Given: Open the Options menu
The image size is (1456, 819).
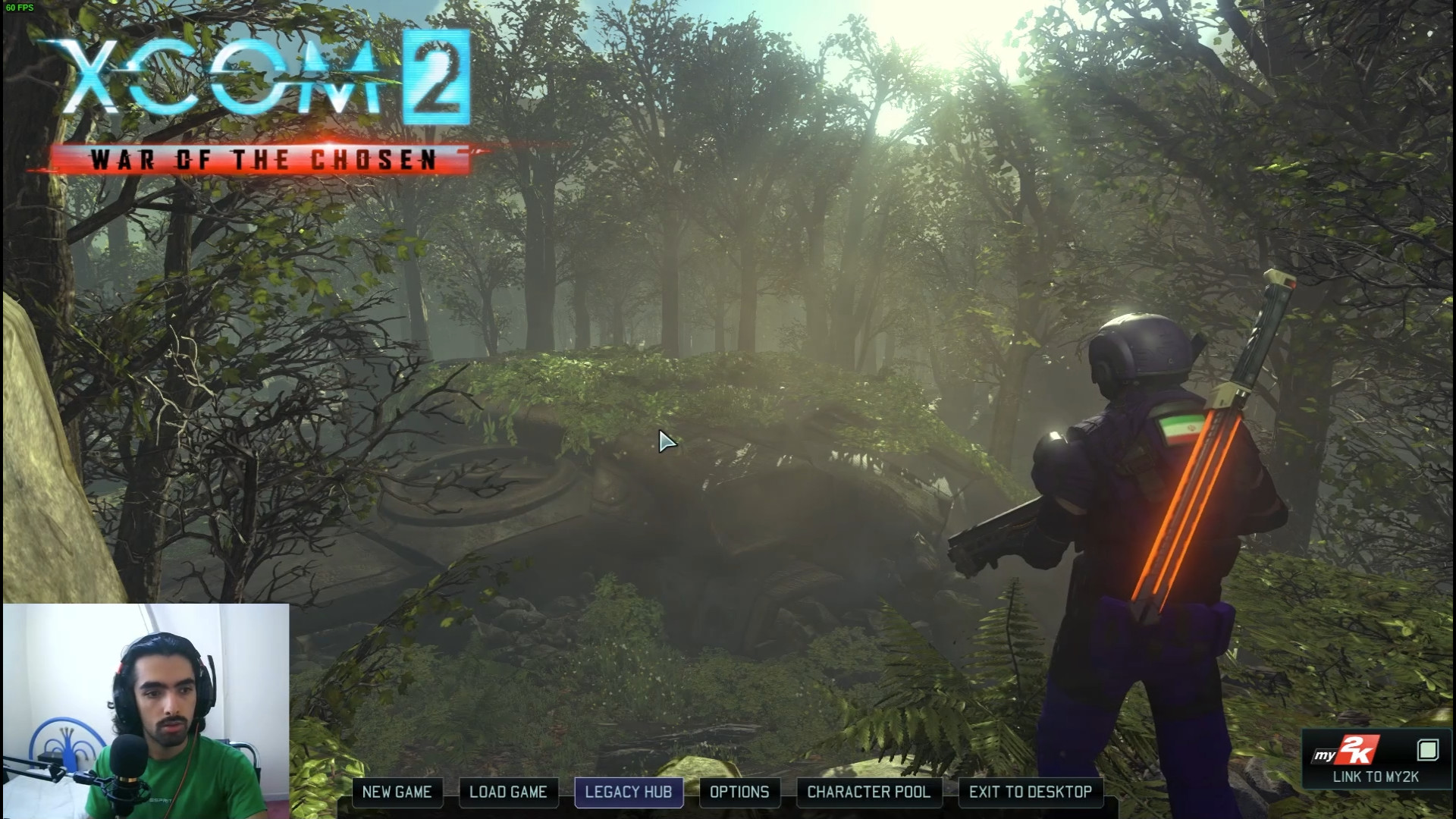Looking at the screenshot, I should [739, 792].
